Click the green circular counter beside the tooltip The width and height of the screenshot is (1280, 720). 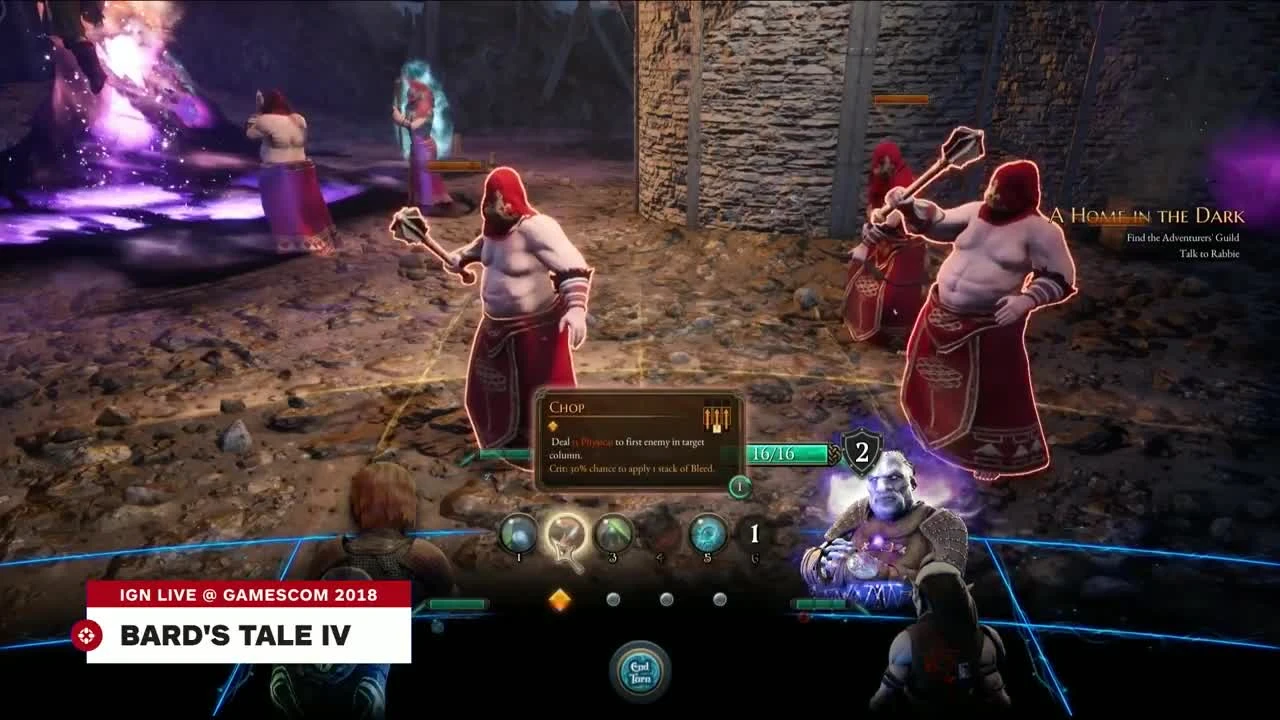[739, 486]
